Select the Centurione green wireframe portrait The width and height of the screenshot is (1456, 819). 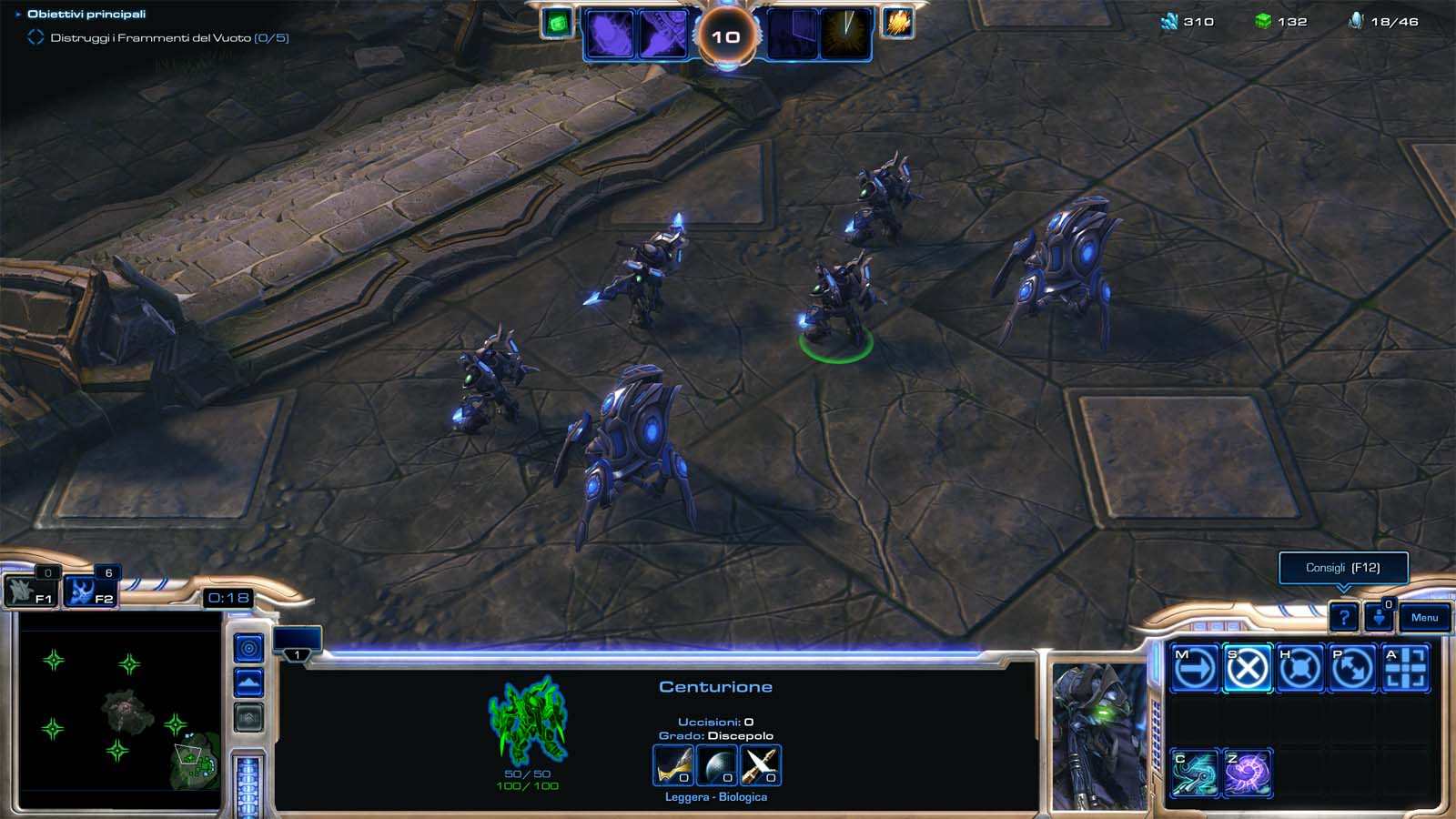(528, 719)
